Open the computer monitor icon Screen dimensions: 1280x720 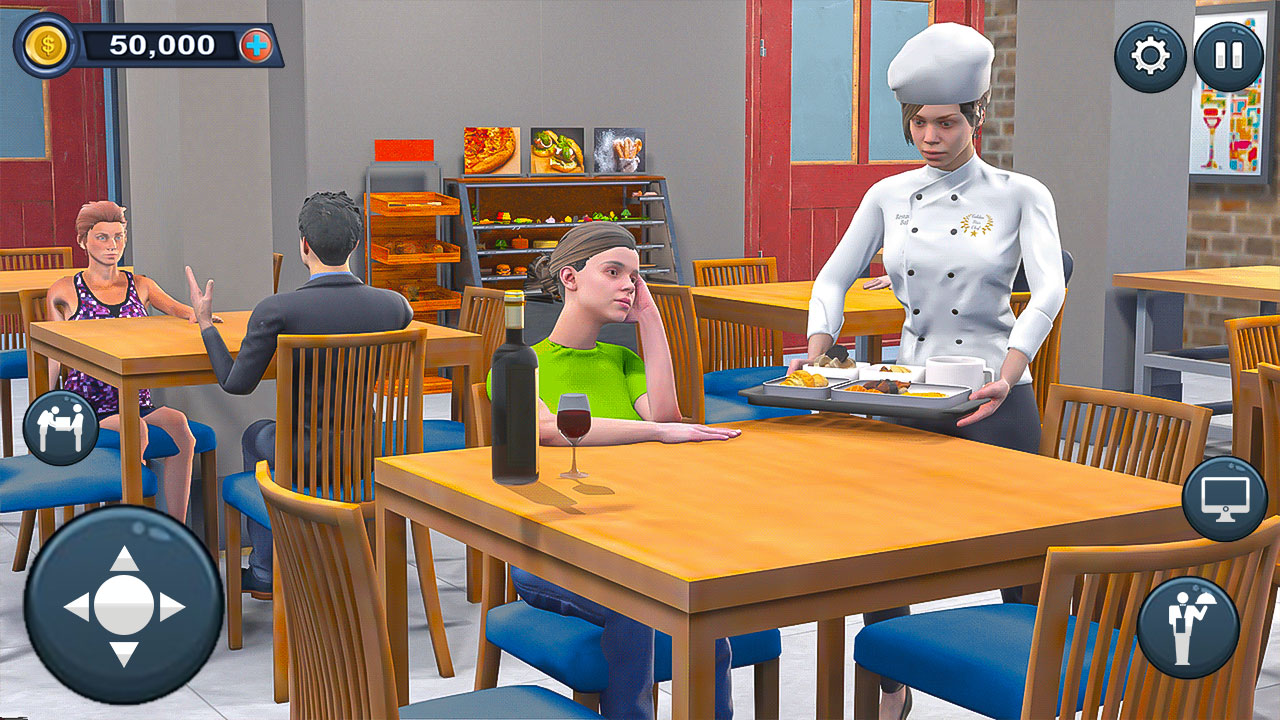(x=1222, y=497)
